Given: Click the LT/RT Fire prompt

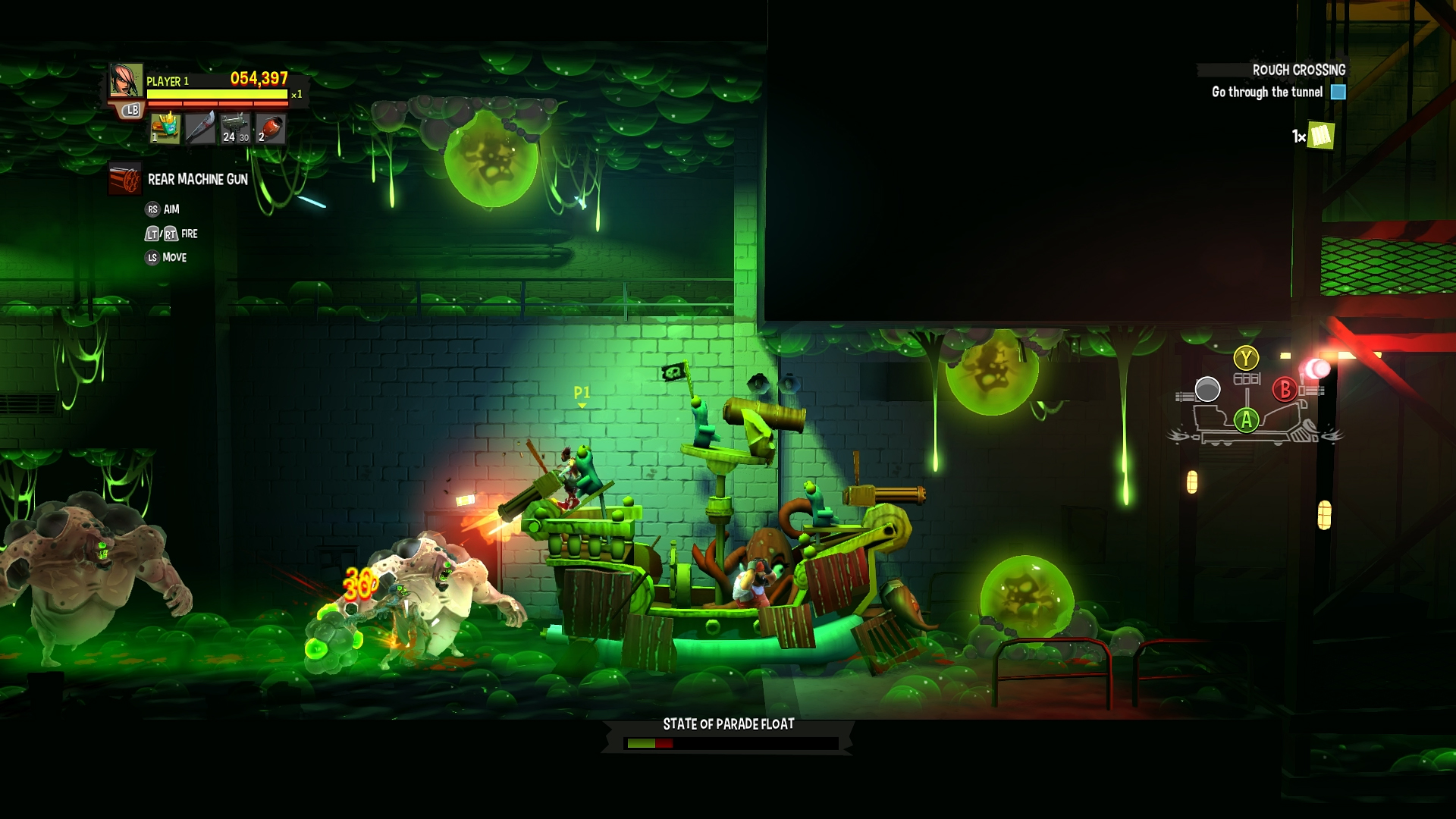Looking at the screenshot, I should click(x=162, y=234).
